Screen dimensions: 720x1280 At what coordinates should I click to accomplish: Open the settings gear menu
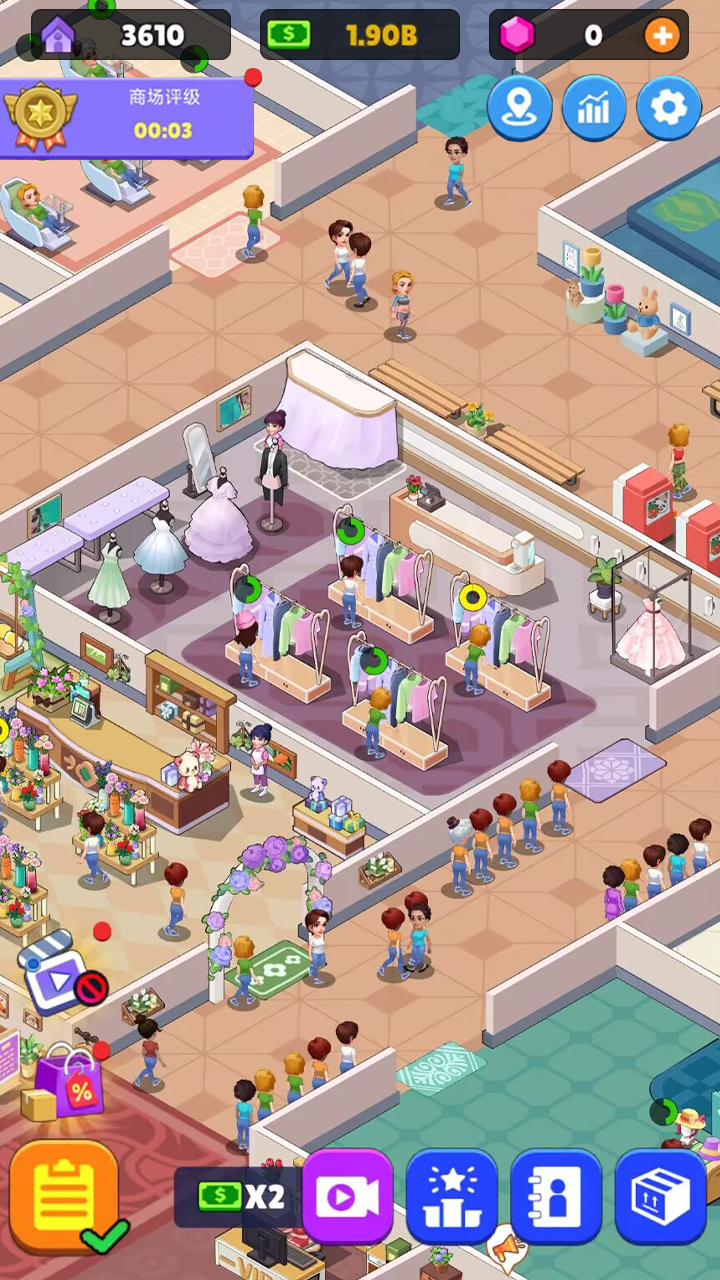pos(668,108)
